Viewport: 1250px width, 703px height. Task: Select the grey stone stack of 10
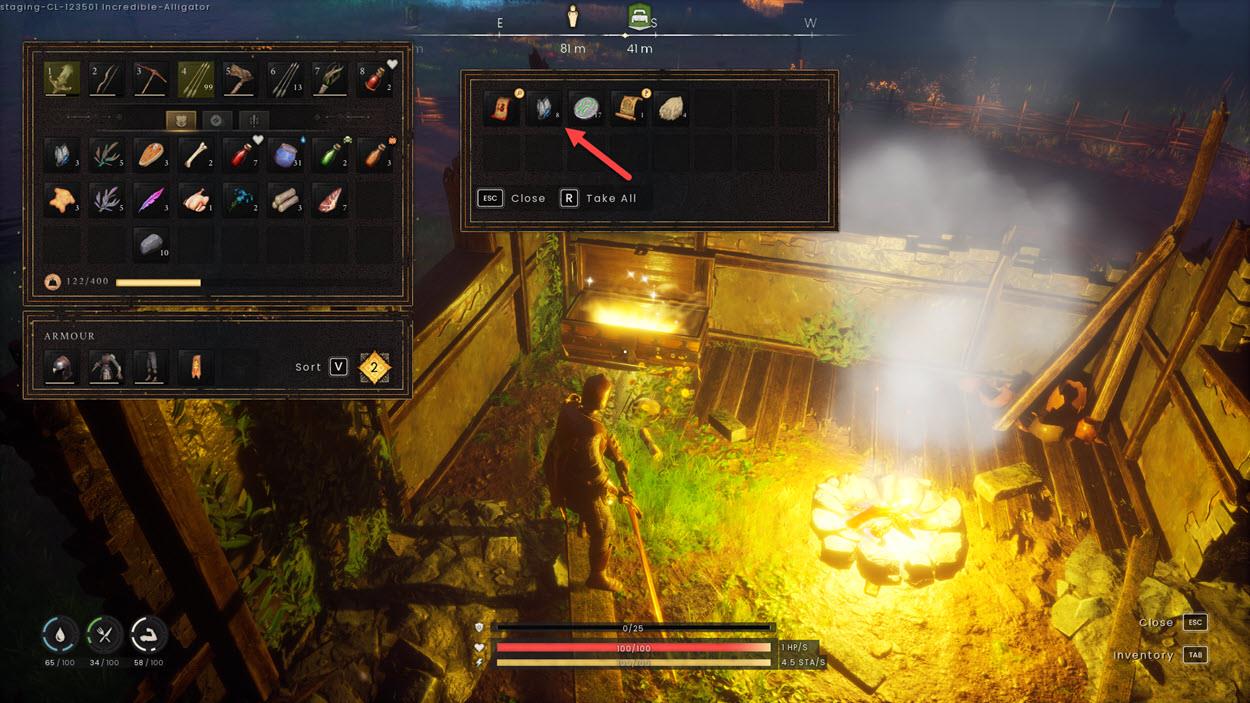click(x=150, y=245)
